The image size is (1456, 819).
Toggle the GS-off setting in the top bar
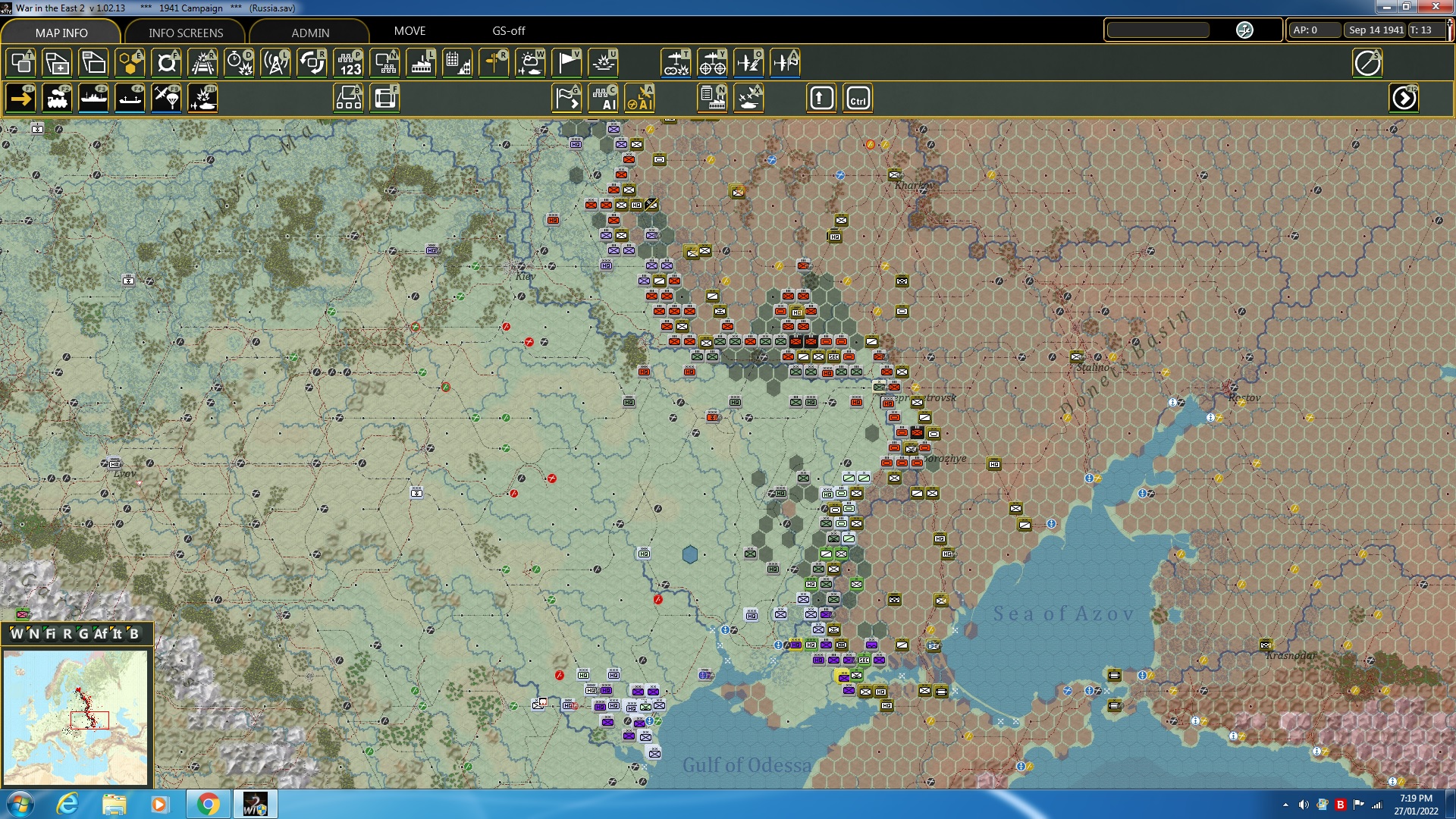[x=509, y=31]
